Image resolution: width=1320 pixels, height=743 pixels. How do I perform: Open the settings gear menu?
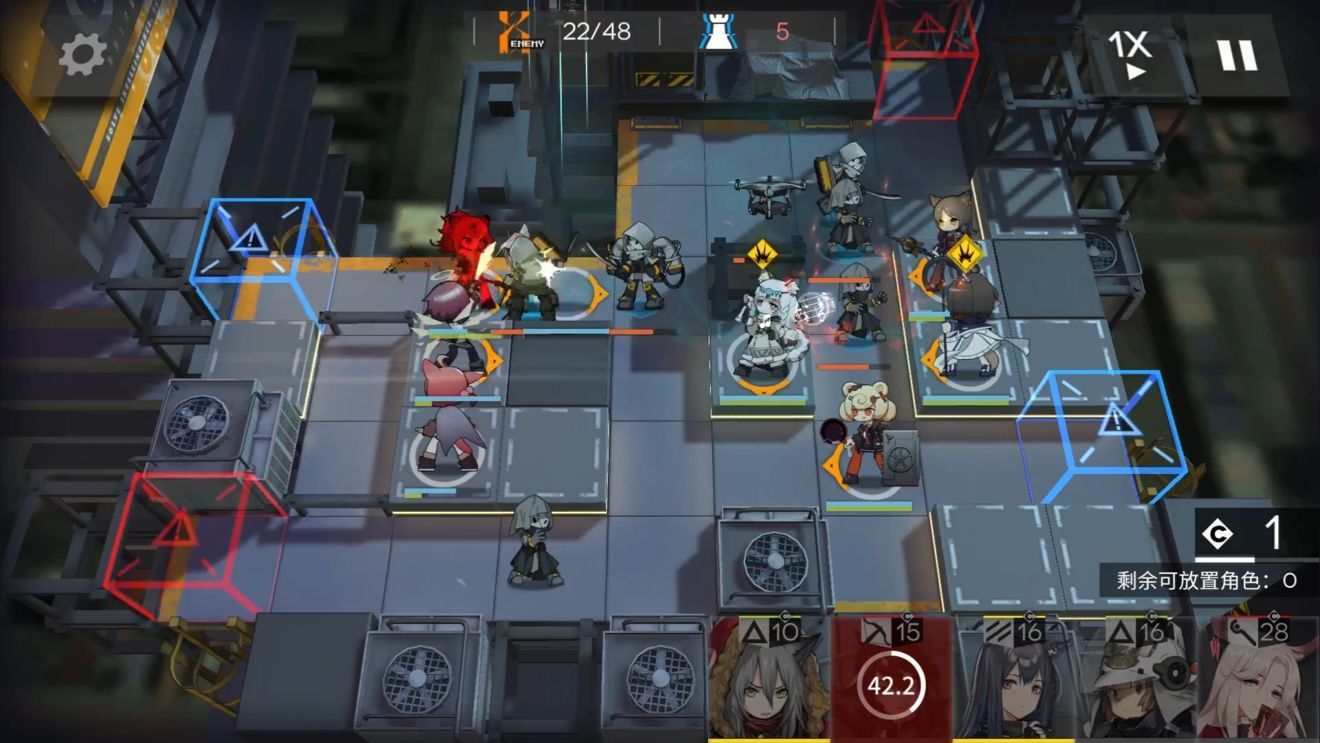[82, 54]
